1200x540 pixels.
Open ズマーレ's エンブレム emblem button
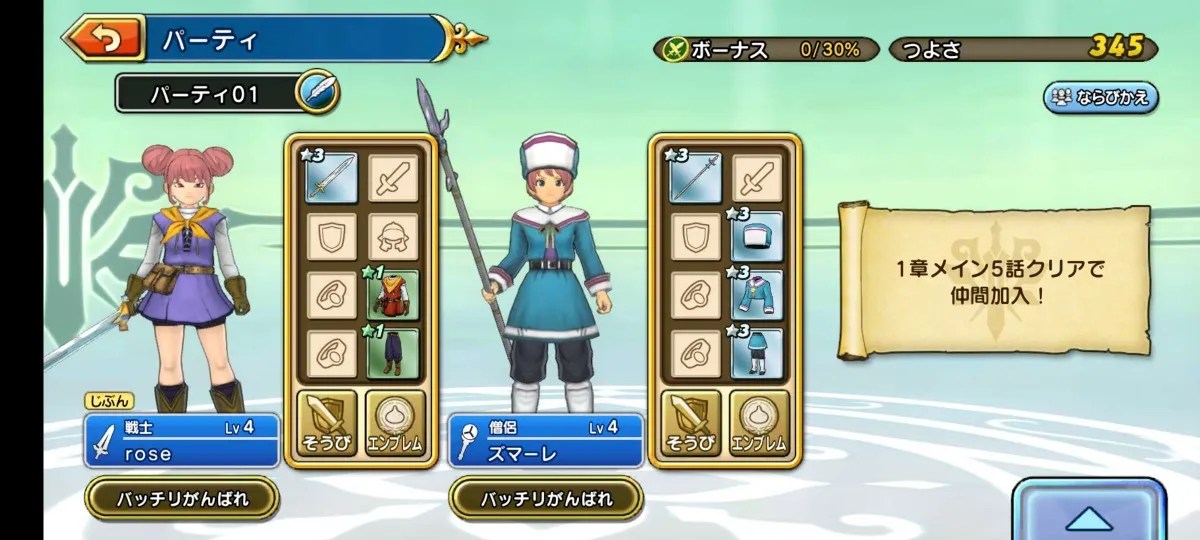759,423
